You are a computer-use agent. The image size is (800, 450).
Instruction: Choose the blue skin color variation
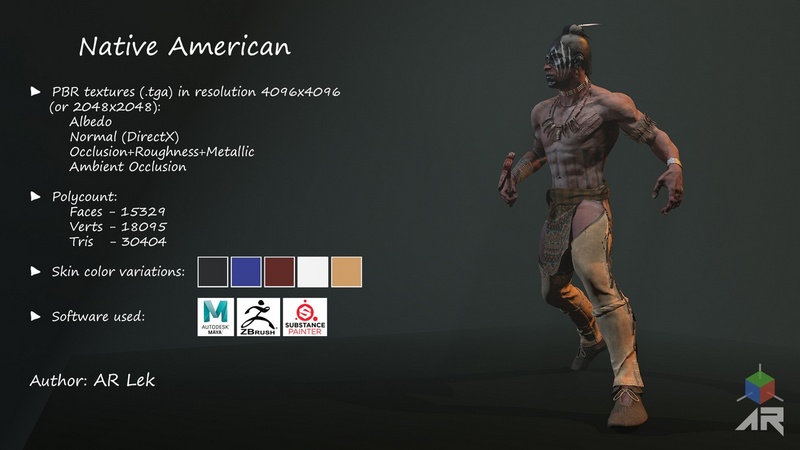coord(246,272)
